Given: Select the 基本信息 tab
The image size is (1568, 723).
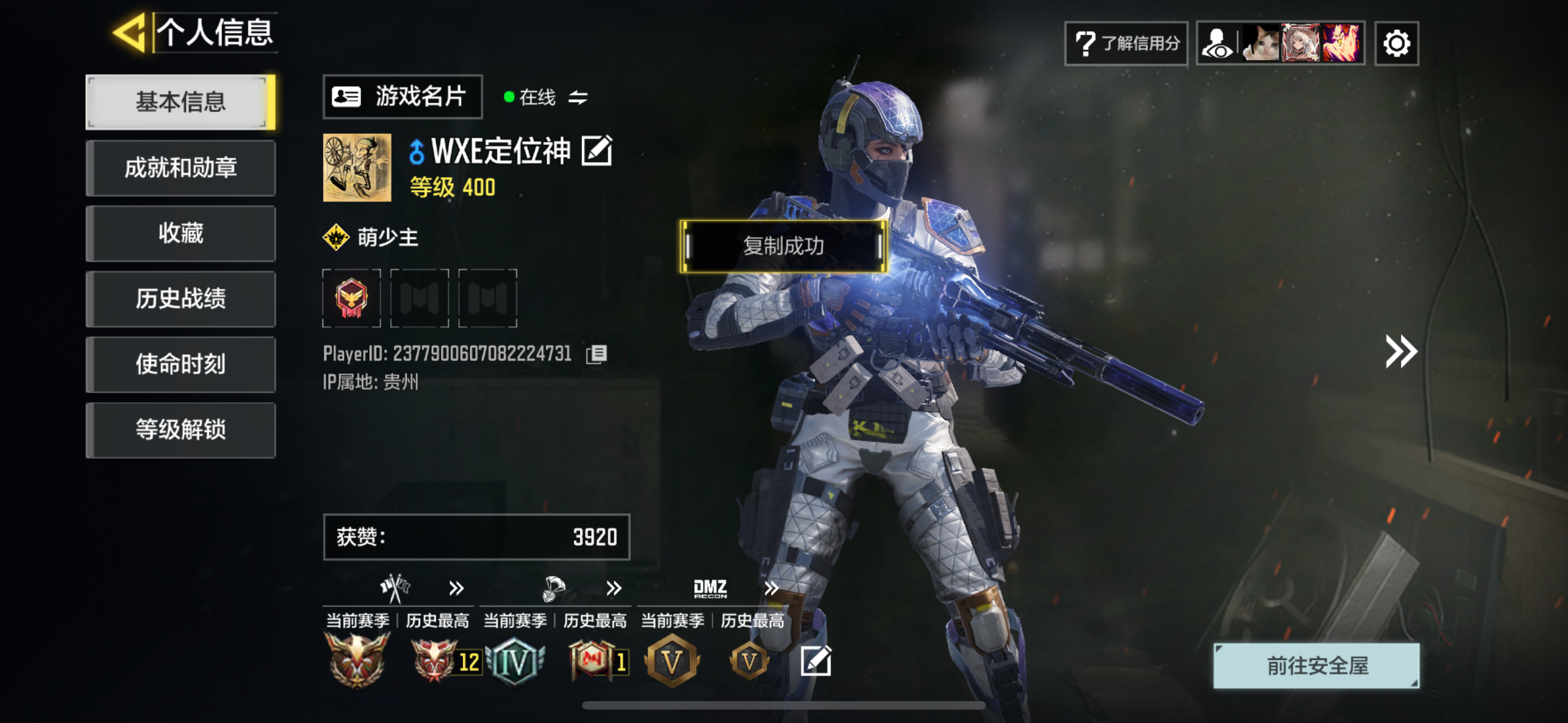Looking at the screenshot, I should coord(180,101).
